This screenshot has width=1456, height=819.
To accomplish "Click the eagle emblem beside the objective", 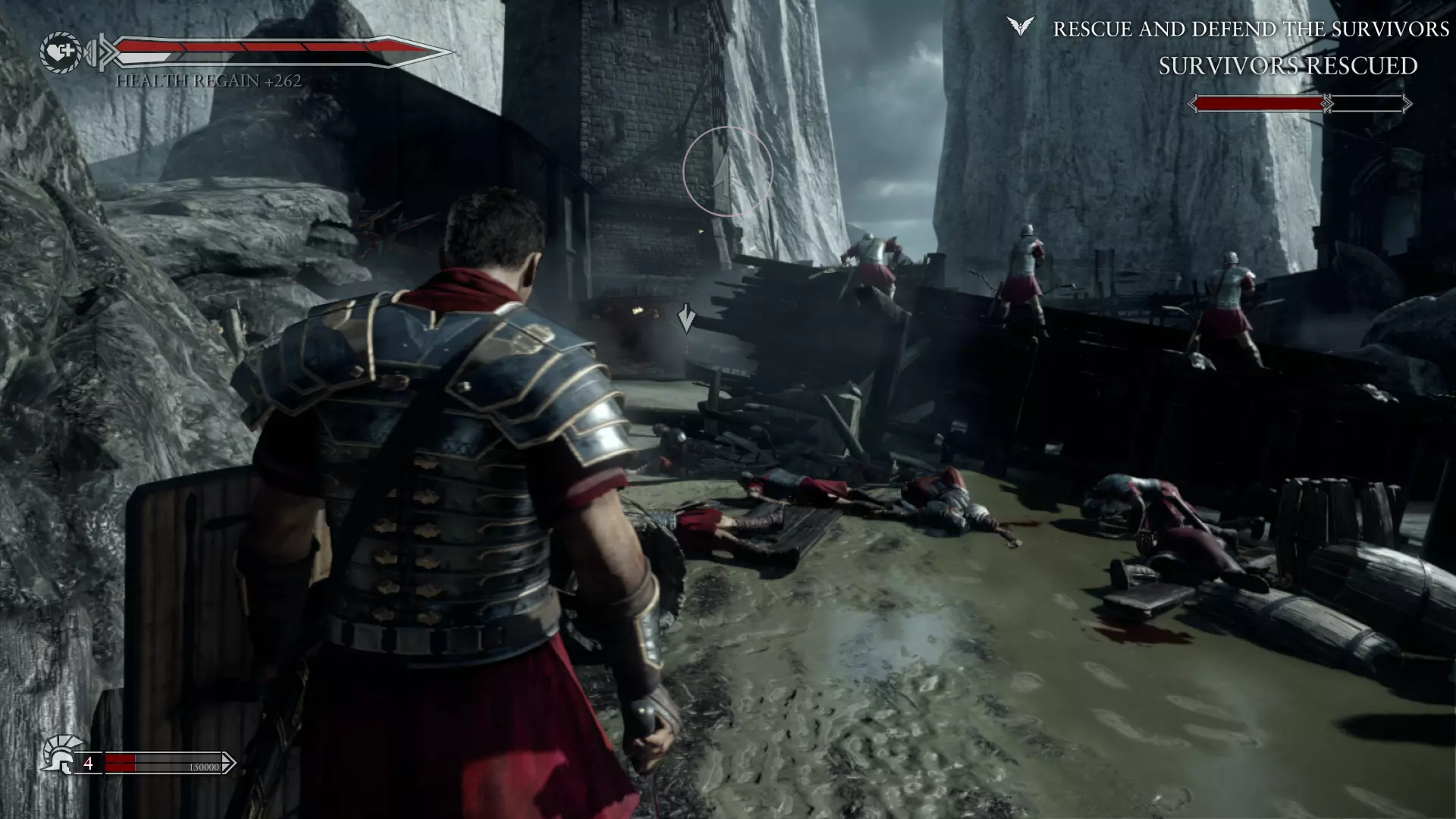I will (x=1021, y=27).
